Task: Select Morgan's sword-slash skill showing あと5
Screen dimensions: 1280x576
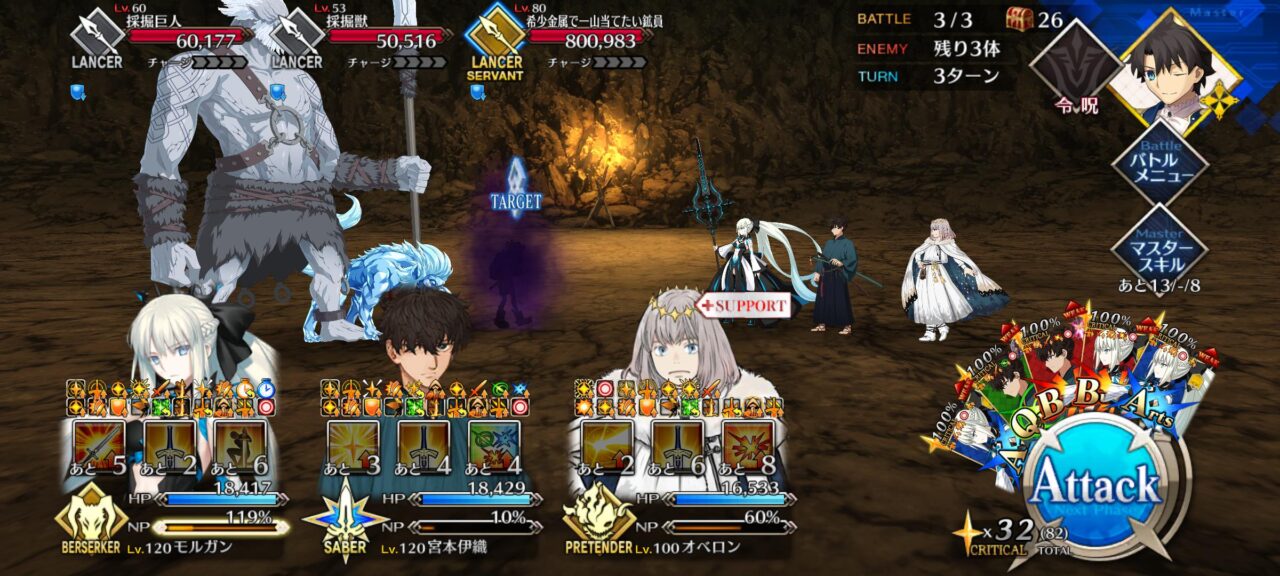Action: pos(100,446)
